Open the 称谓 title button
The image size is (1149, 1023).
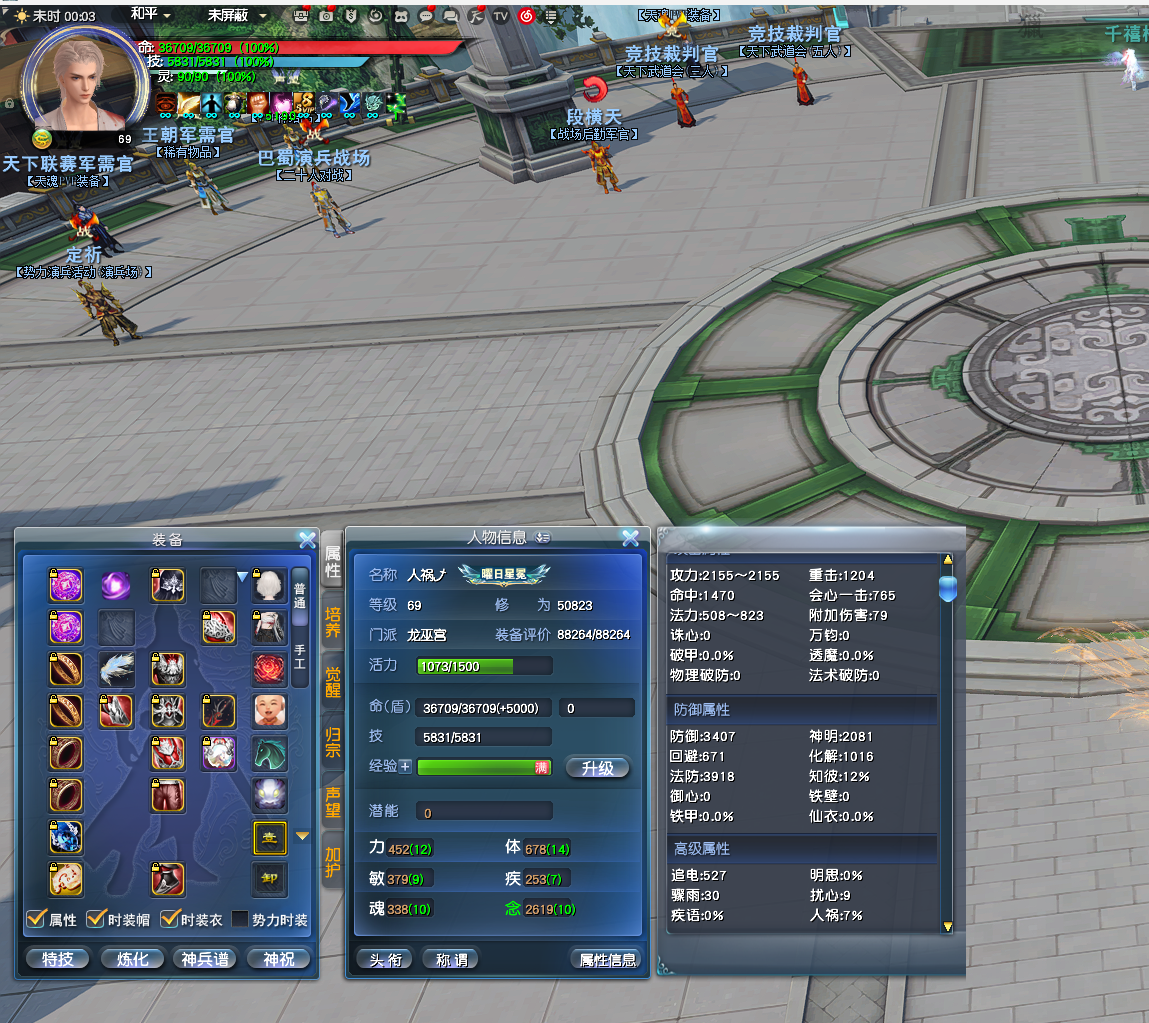[450, 959]
